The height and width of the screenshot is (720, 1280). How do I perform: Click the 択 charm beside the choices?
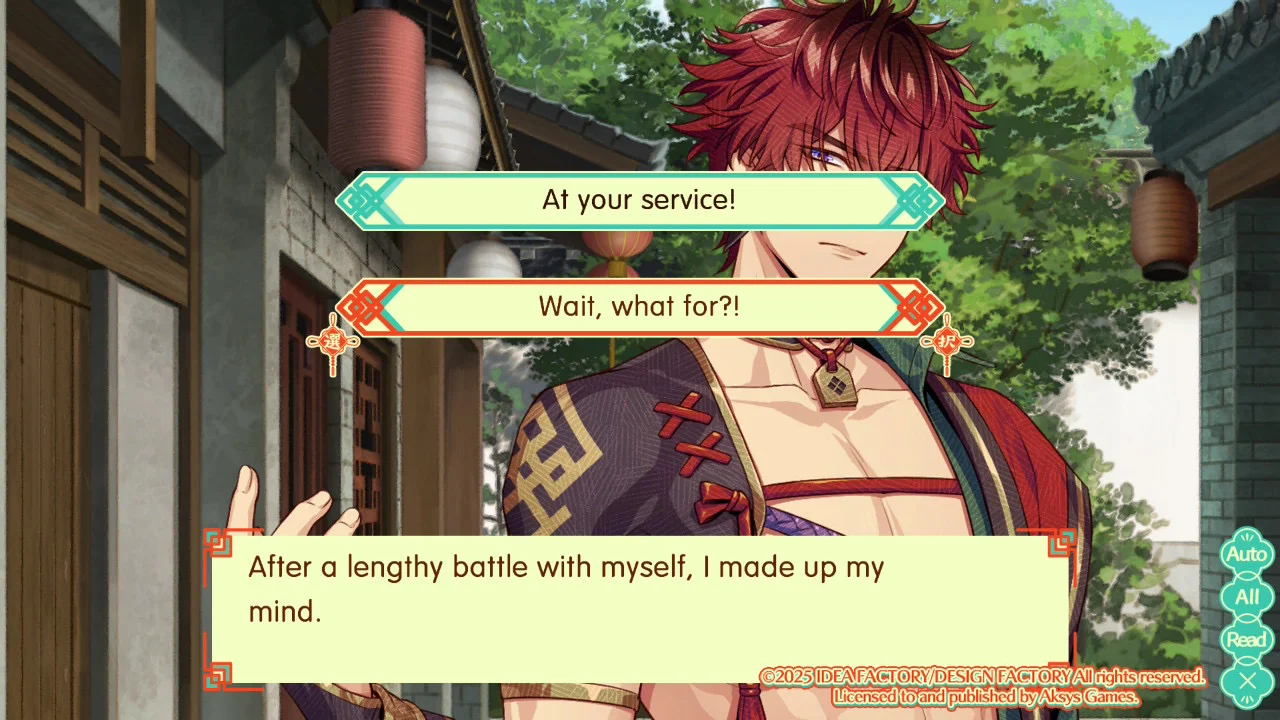pos(946,341)
